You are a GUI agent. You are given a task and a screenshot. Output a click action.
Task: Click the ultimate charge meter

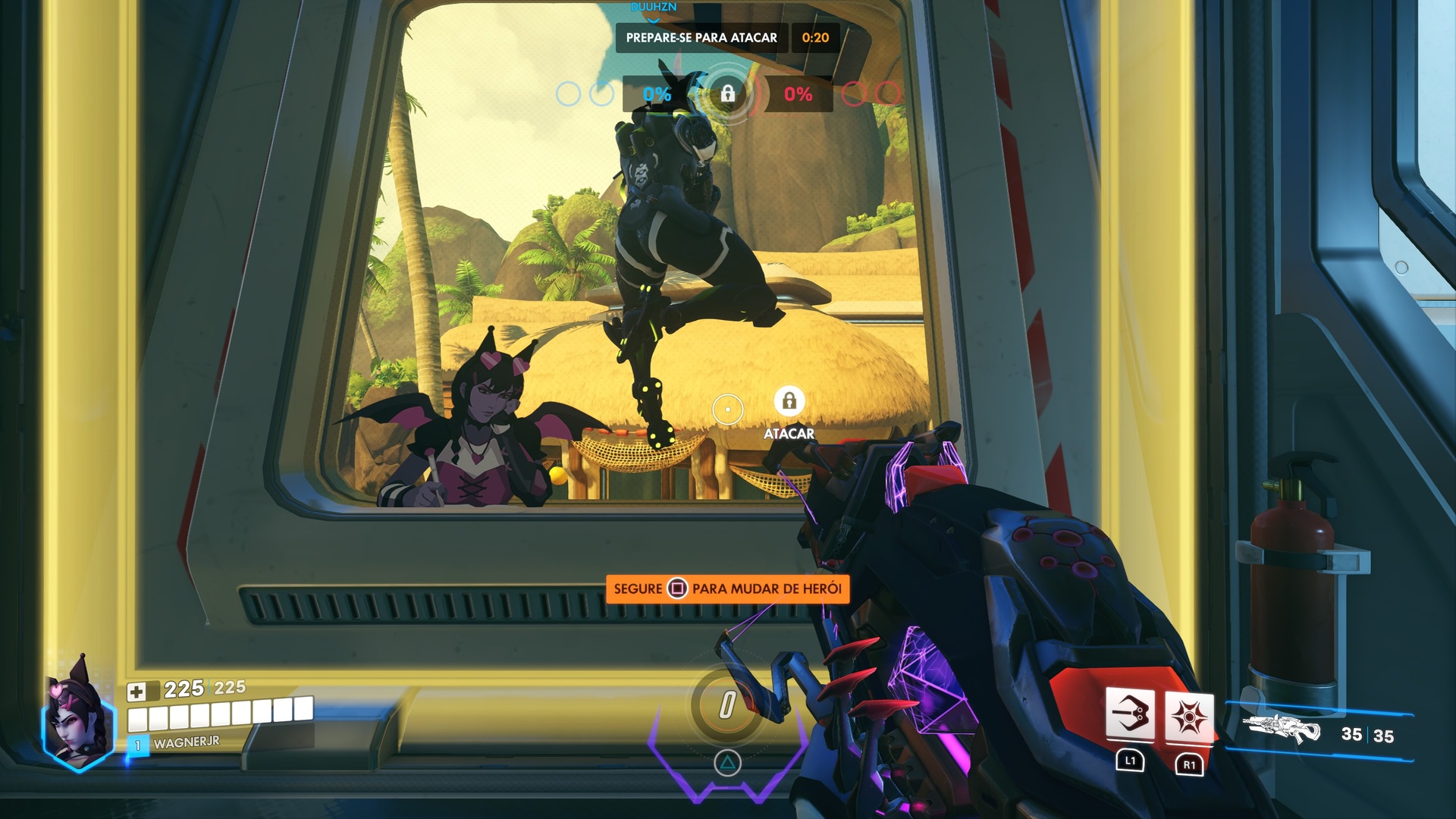tap(727, 705)
